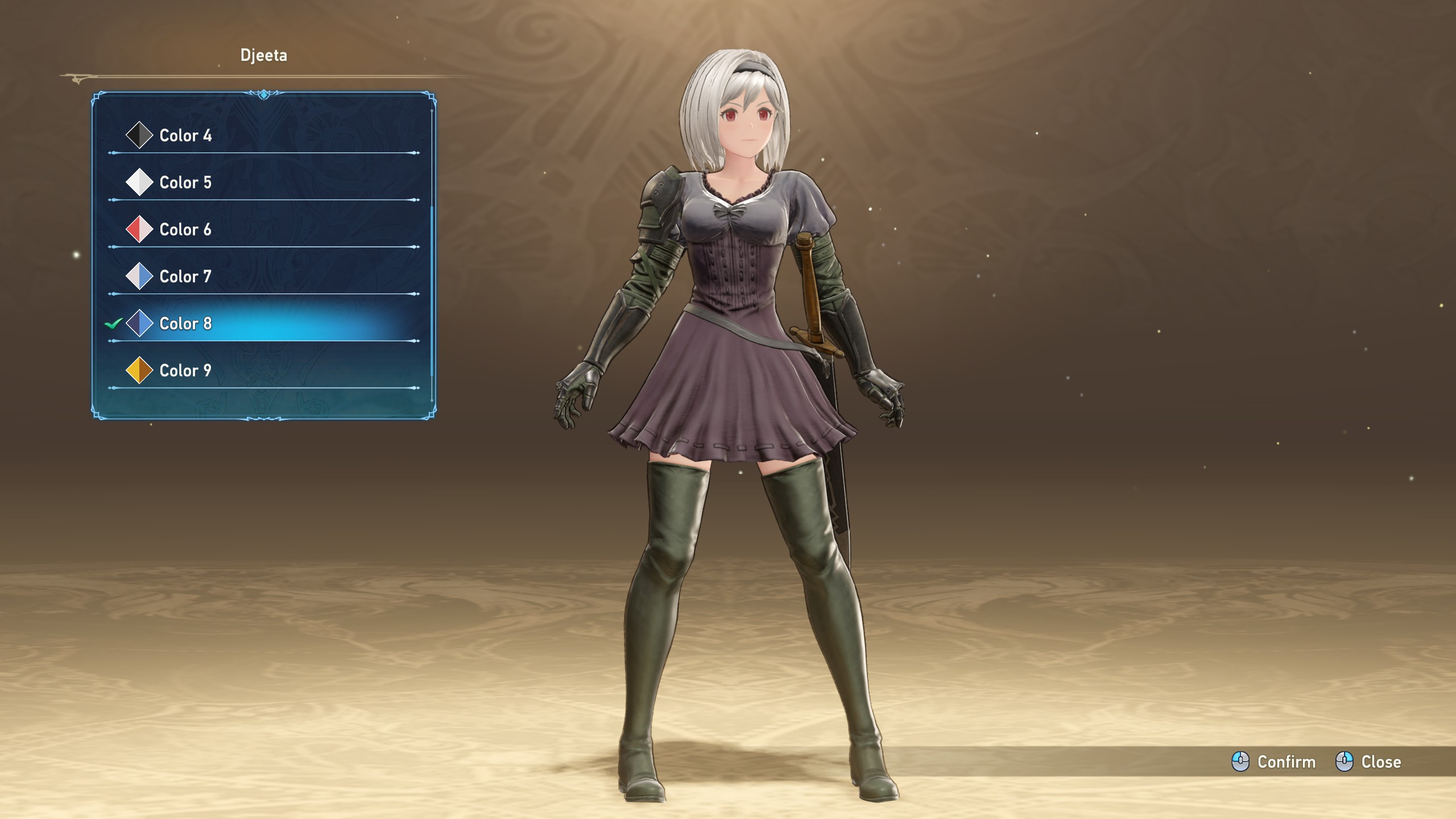Viewport: 1456px width, 819px height.
Task: Pick the Color 6 palette
Action: coord(185,230)
